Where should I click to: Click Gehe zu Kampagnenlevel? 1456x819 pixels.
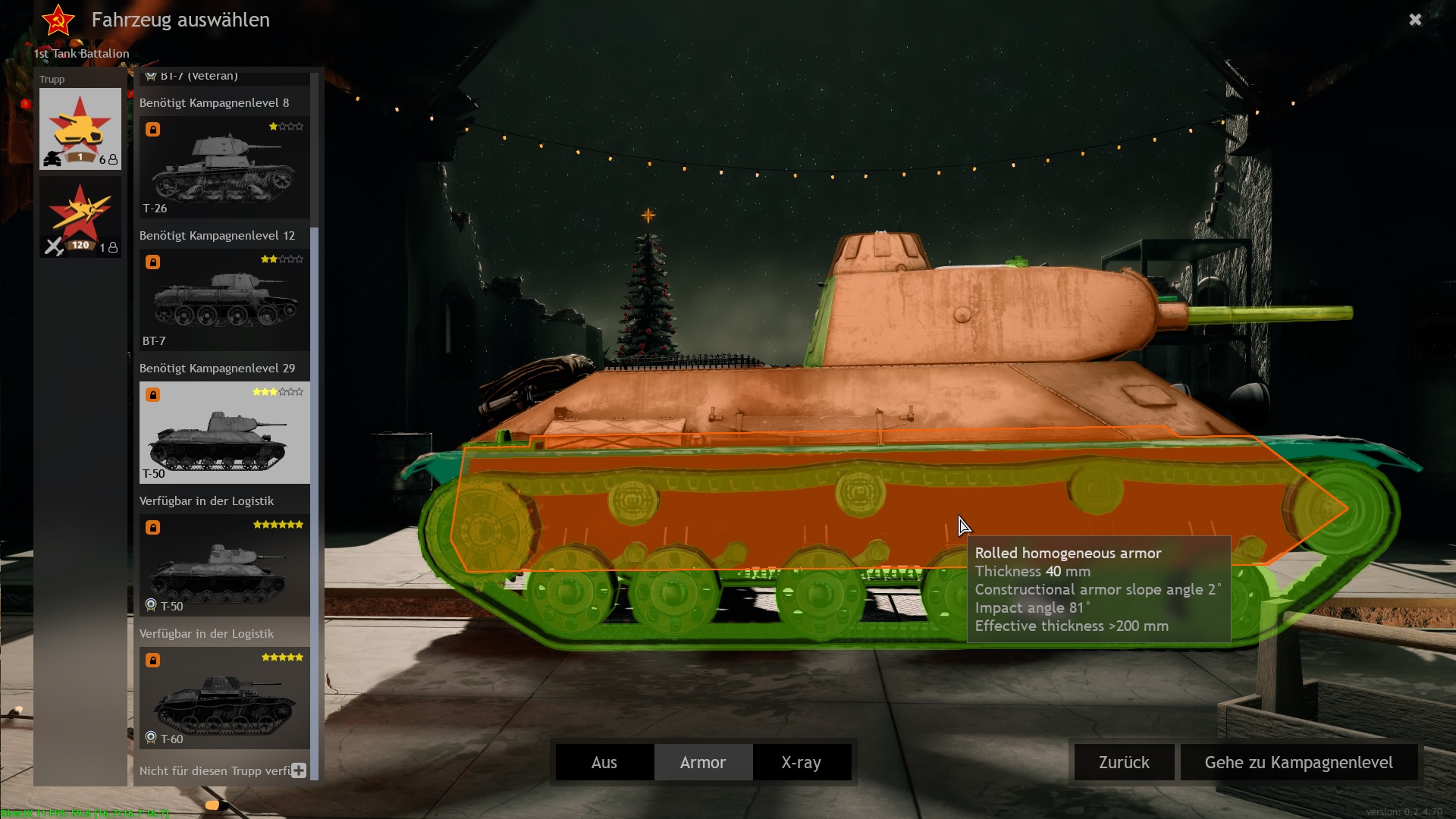click(x=1298, y=762)
